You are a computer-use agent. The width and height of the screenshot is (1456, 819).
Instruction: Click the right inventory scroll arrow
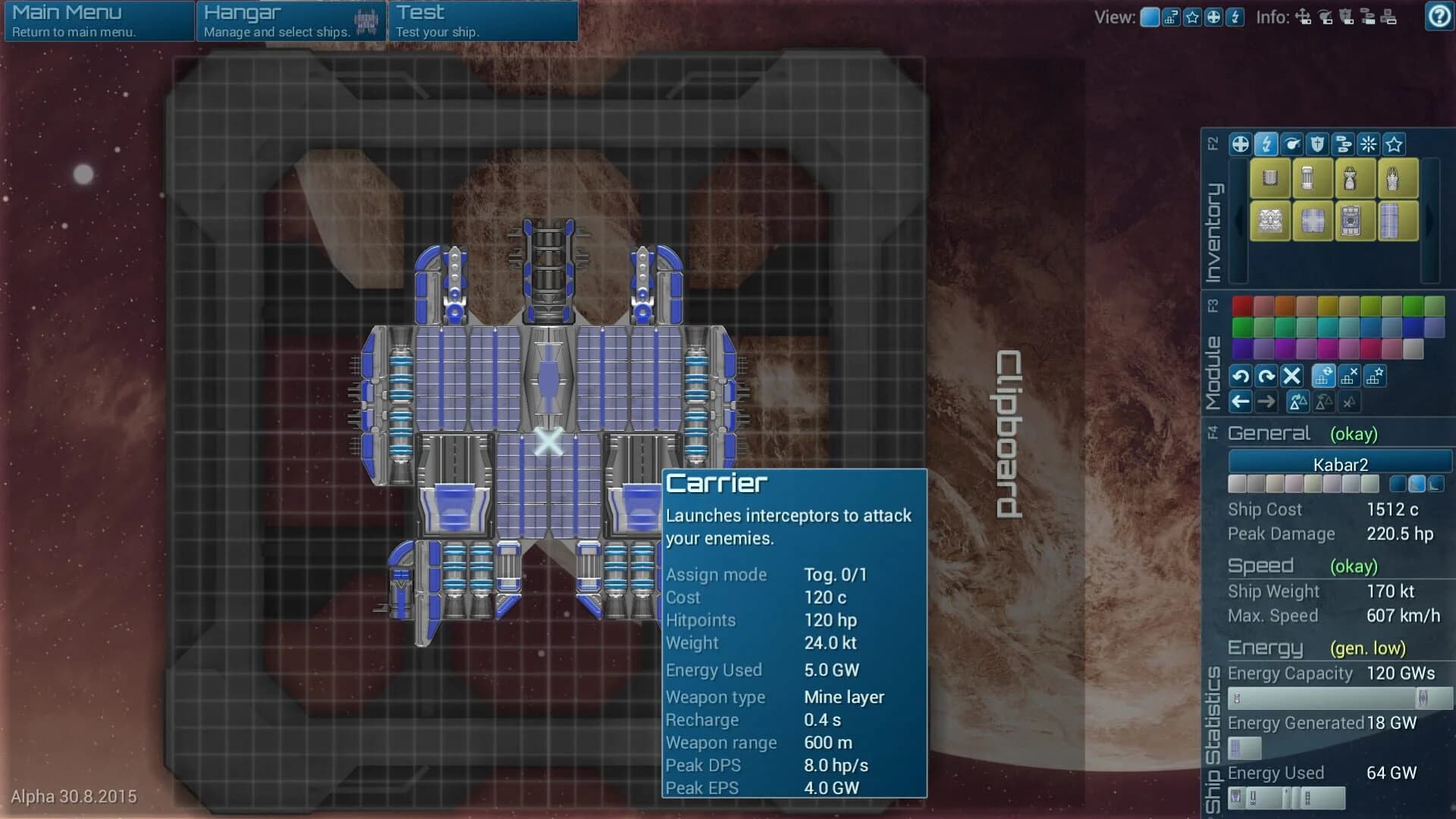coord(1430,219)
